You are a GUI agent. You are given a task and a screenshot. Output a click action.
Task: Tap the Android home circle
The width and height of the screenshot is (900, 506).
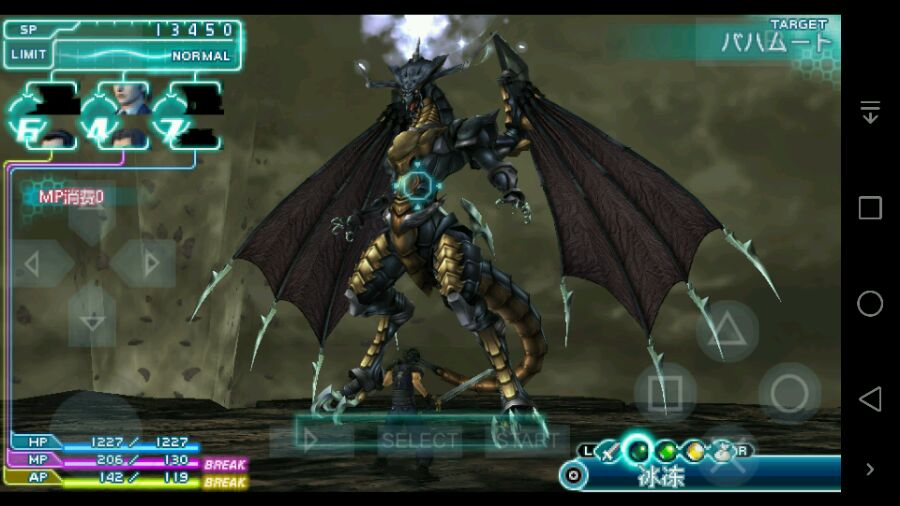[869, 304]
